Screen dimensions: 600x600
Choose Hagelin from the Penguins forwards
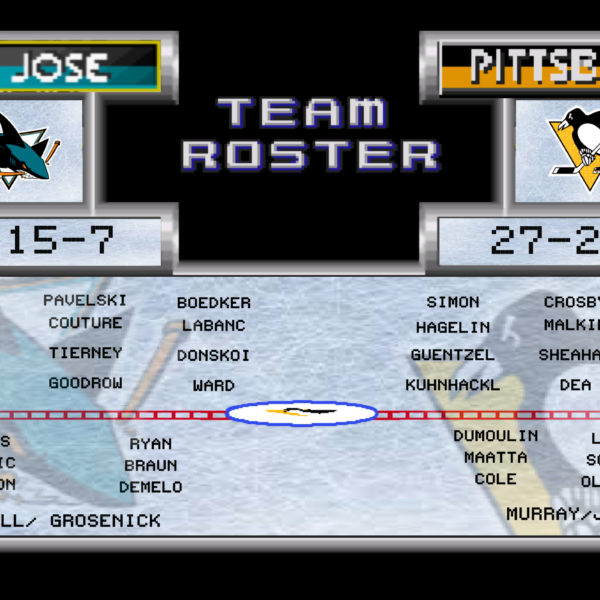click(453, 327)
